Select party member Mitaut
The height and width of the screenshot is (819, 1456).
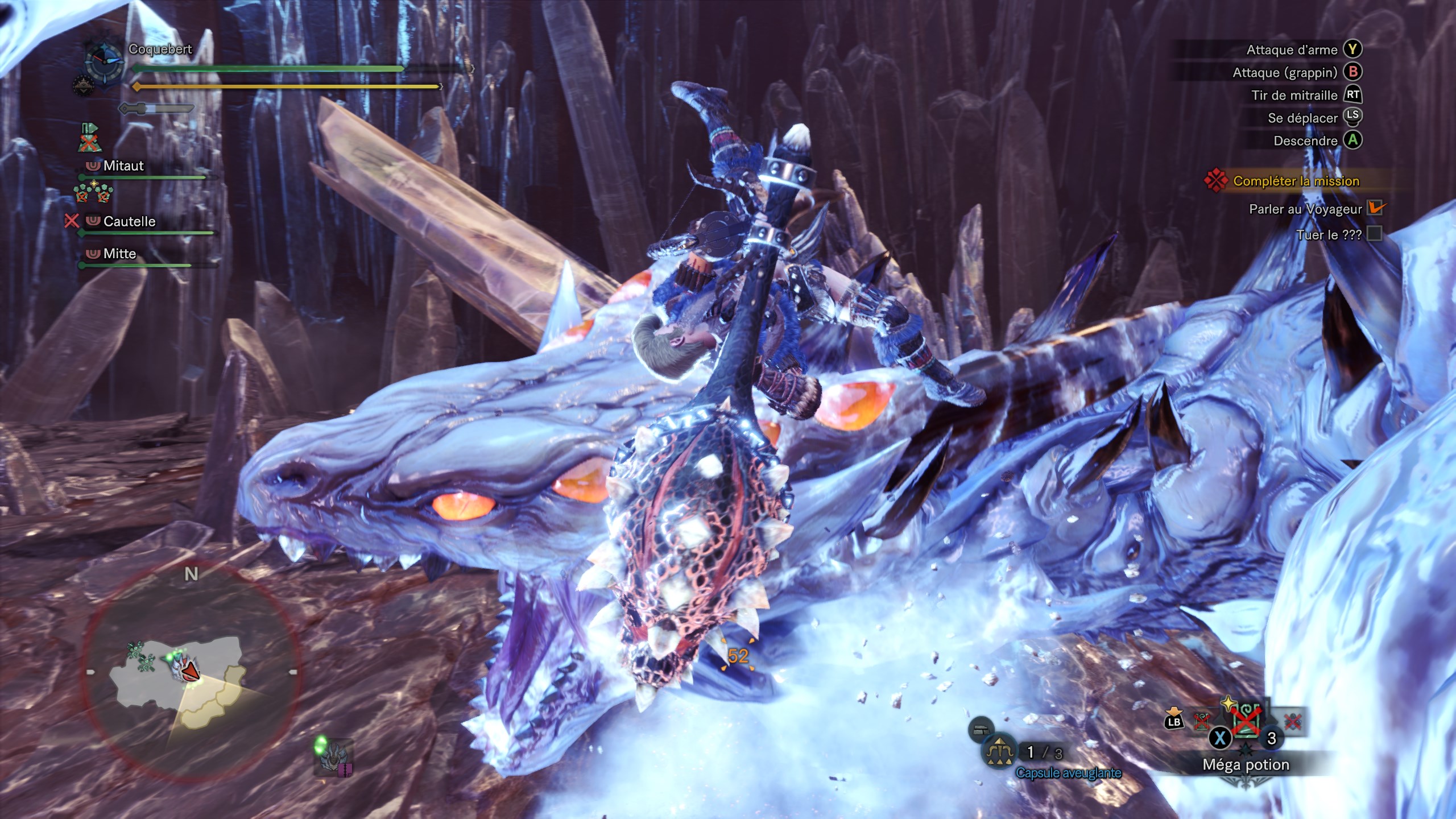(x=123, y=166)
